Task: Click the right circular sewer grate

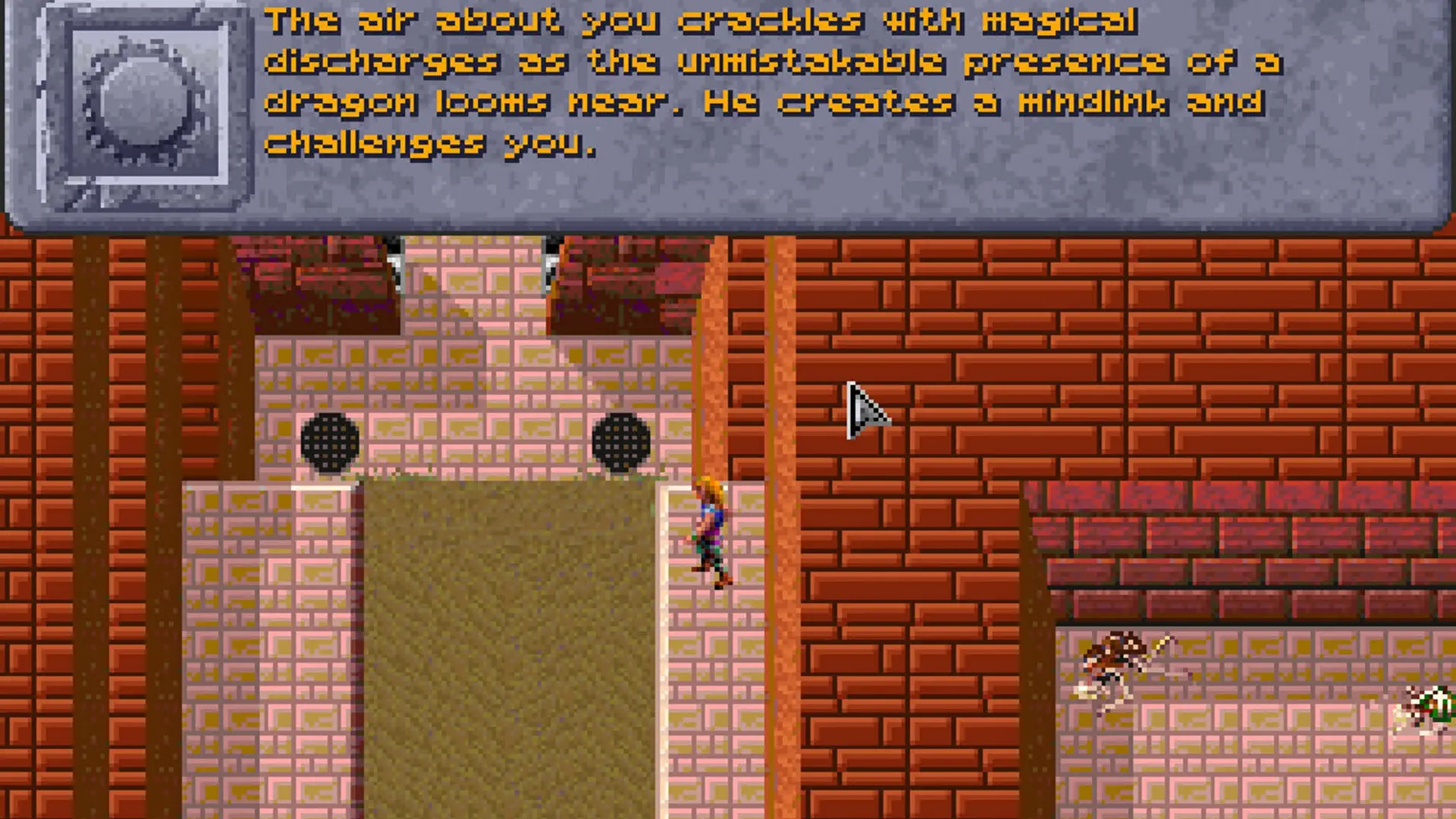Action: pyautogui.click(x=622, y=444)
